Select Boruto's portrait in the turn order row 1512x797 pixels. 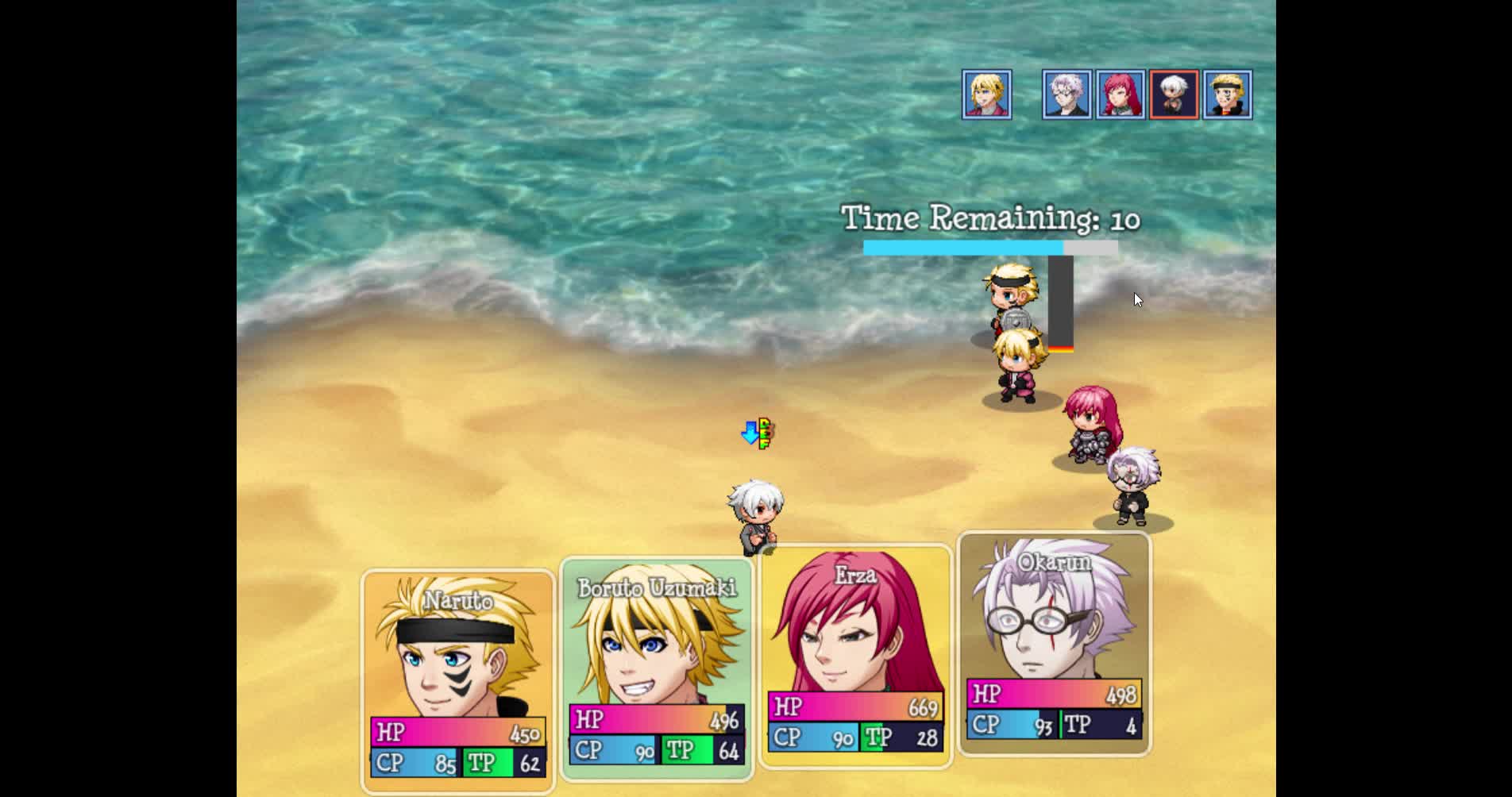click(x=987, y=94)
